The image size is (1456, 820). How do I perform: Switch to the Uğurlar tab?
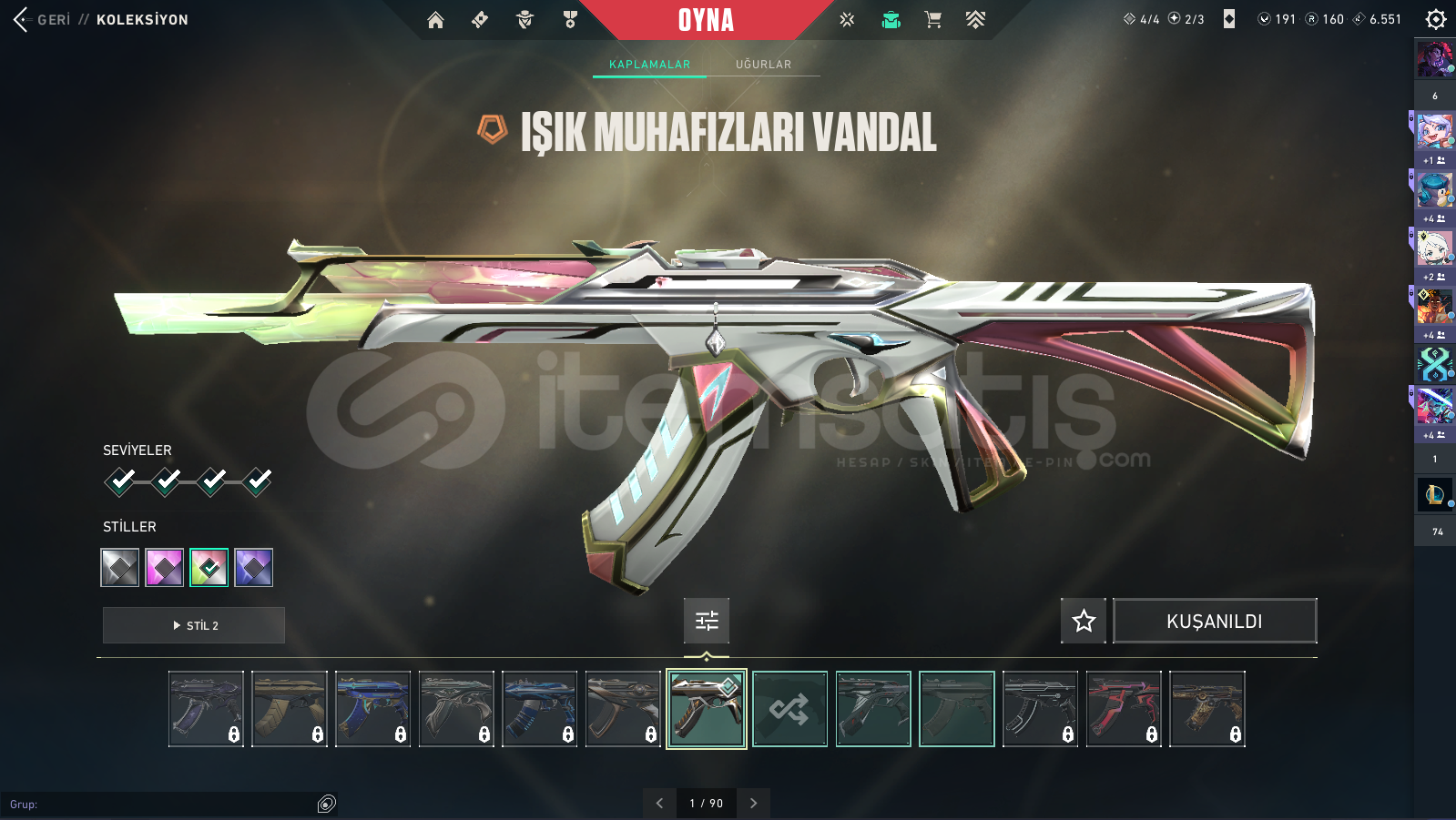(763, 65)
